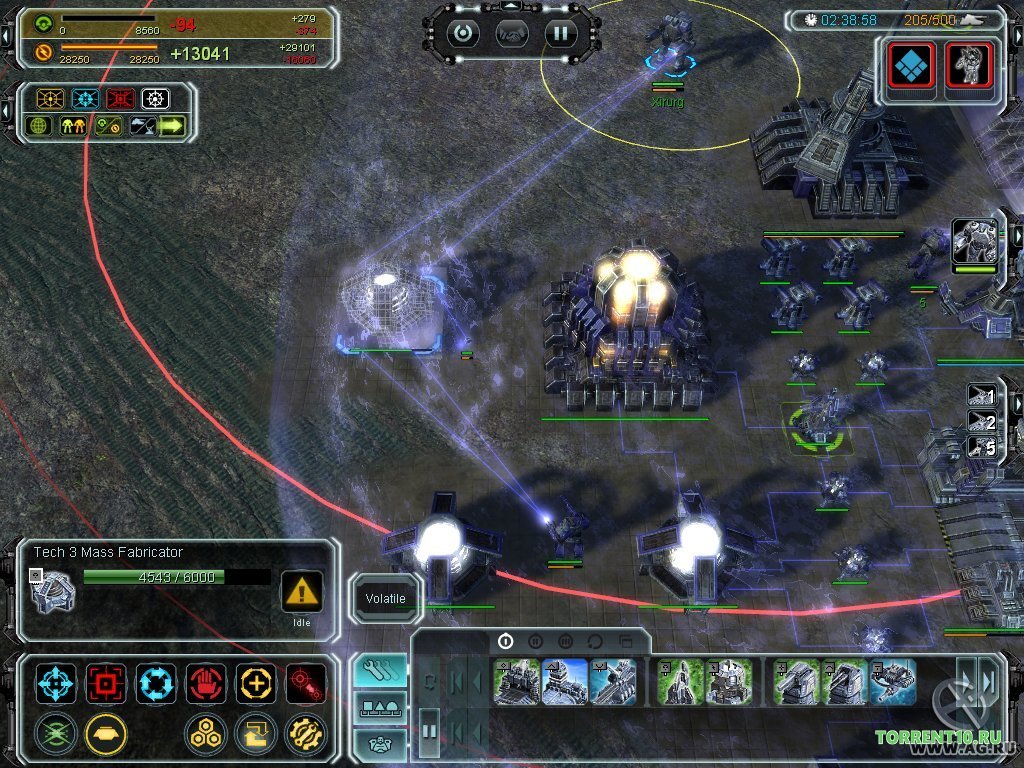
Task: Select the Tech 1 build tier
Action: coord(505,641)
